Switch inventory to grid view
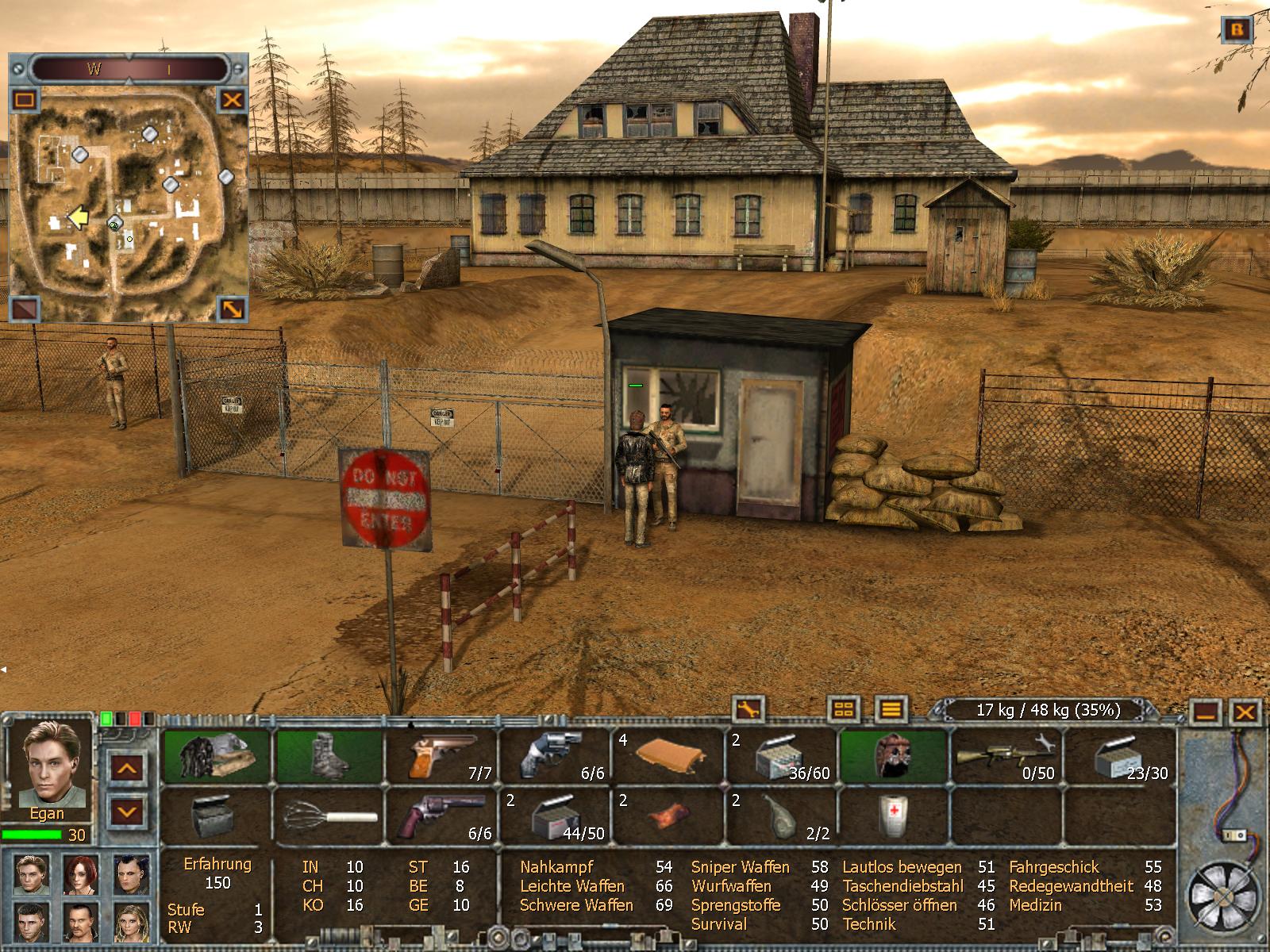This screenshot has width=1270, height=952. tap(844, 708)
